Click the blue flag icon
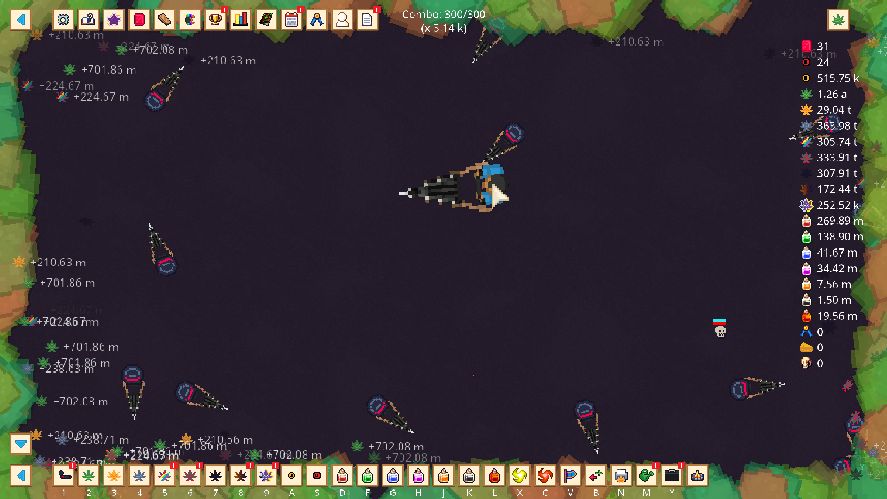This screenshot has width=887, height=499. tap(571, 474)
